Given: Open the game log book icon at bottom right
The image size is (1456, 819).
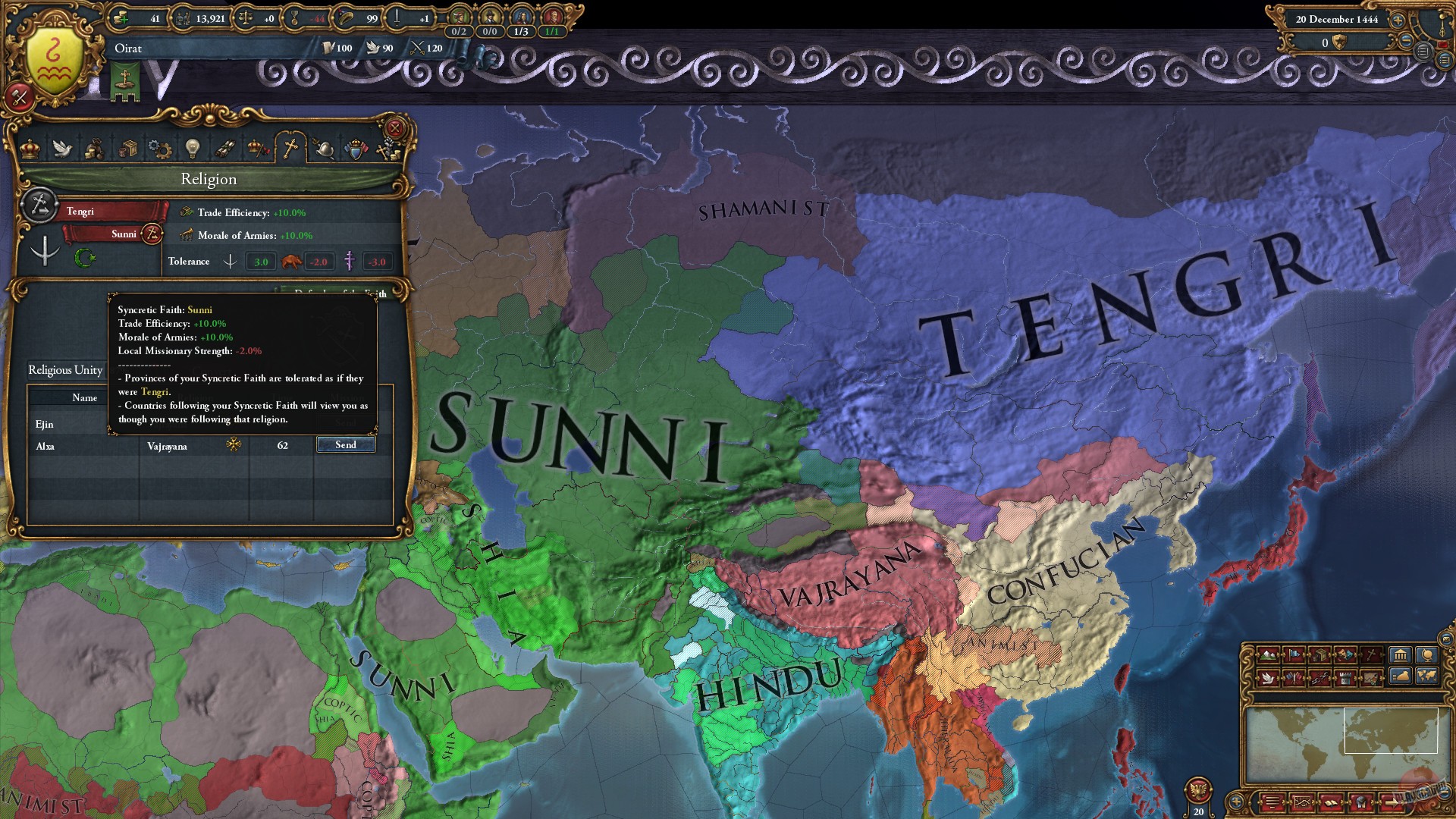Looking at the screenshot, I should (x=1331, y=802).
